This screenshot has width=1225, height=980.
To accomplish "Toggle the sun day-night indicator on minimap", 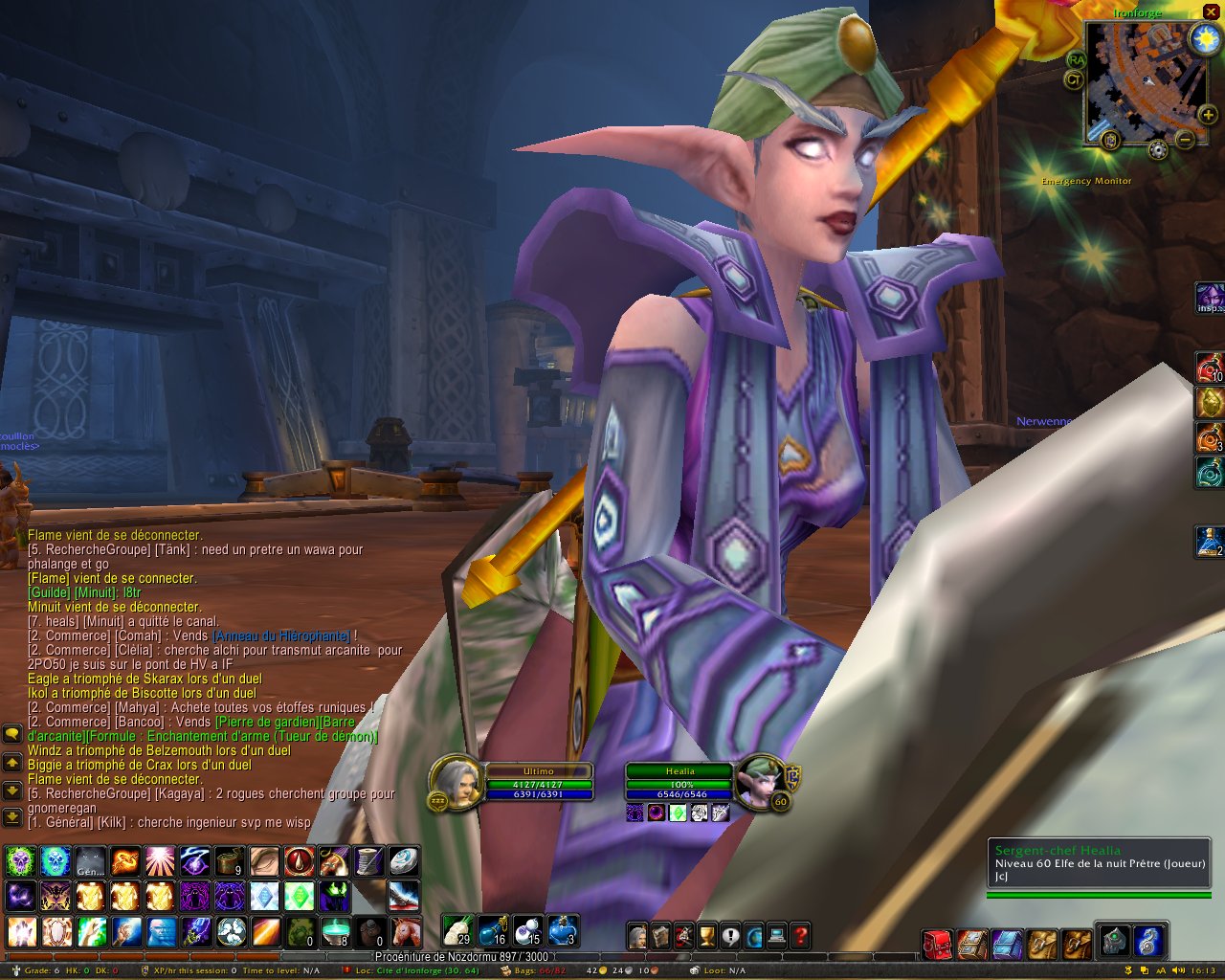I will coord(1203,39).
